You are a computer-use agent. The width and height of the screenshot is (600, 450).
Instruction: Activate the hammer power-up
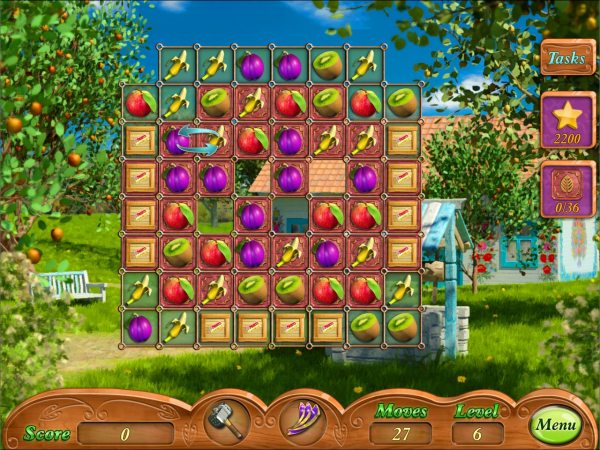click(x=227, y=420)
